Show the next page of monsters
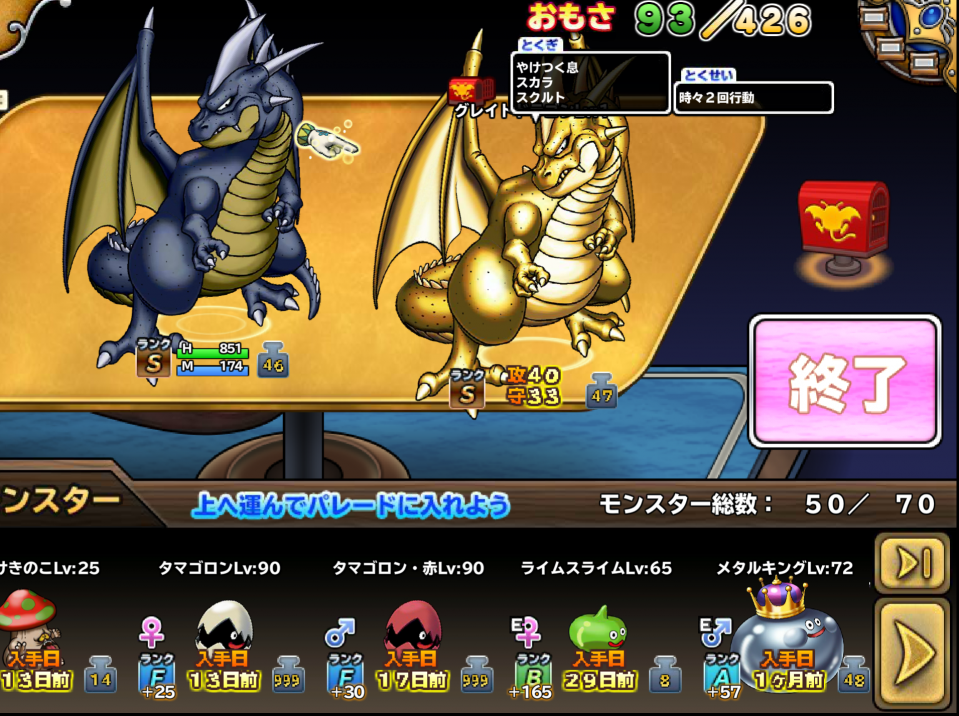Image resolution: width=959 pixels, height=716 pixels. point(912,653)
